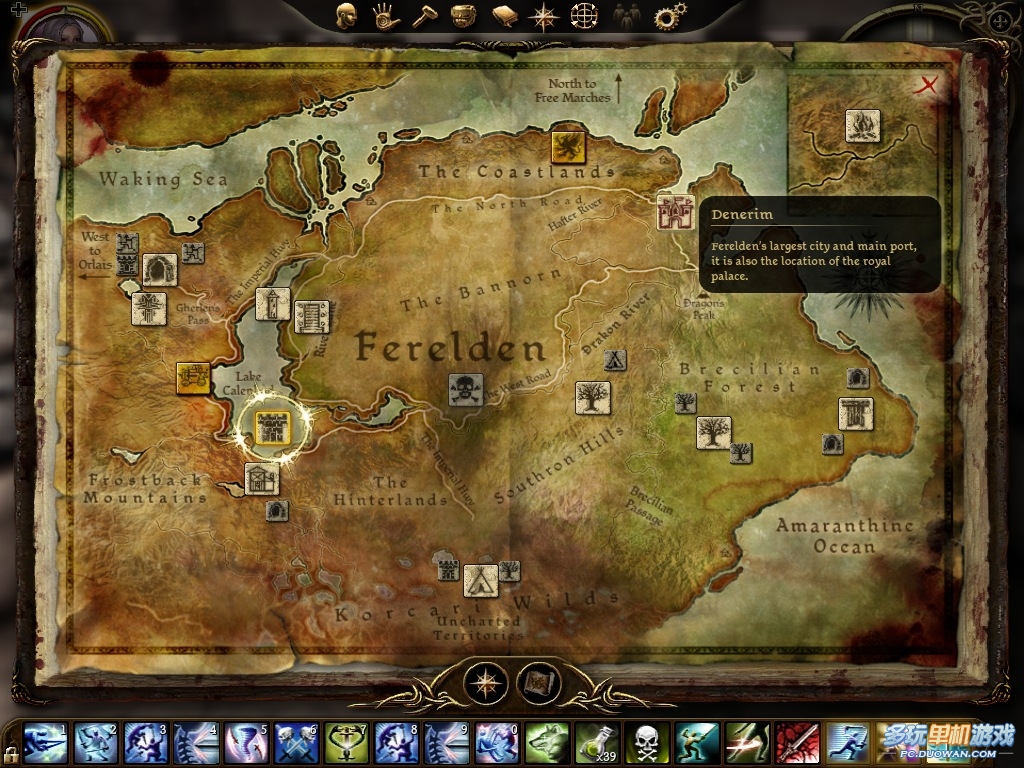Screen dimensions: 1024x768
Task: Select the skull and crossbones map marker
Action: click(x=465, y=389)
